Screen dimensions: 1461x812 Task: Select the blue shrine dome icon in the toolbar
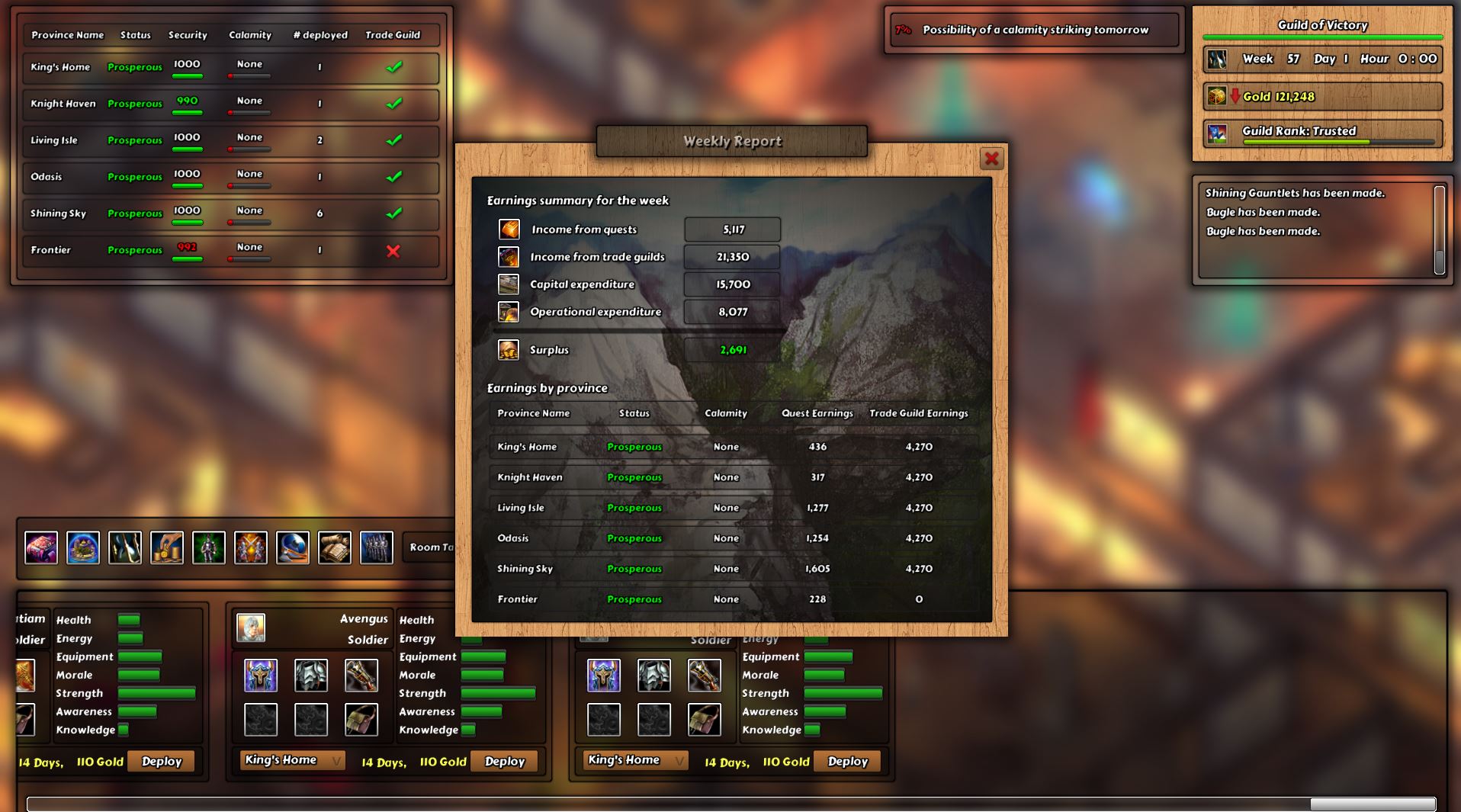(84, 547)
